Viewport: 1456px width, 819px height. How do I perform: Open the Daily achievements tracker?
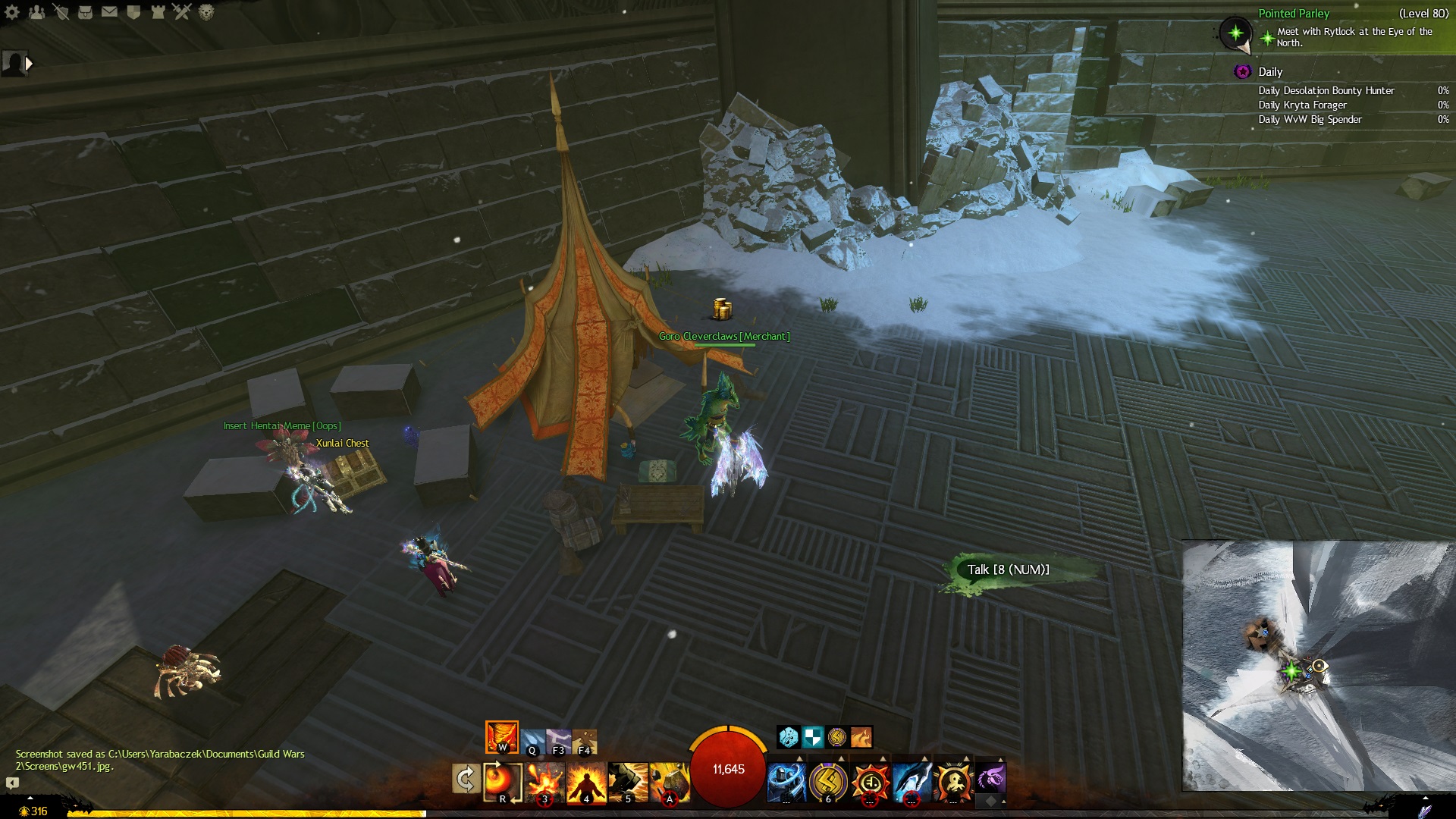pyautogui.click(x=1270, y=72)
